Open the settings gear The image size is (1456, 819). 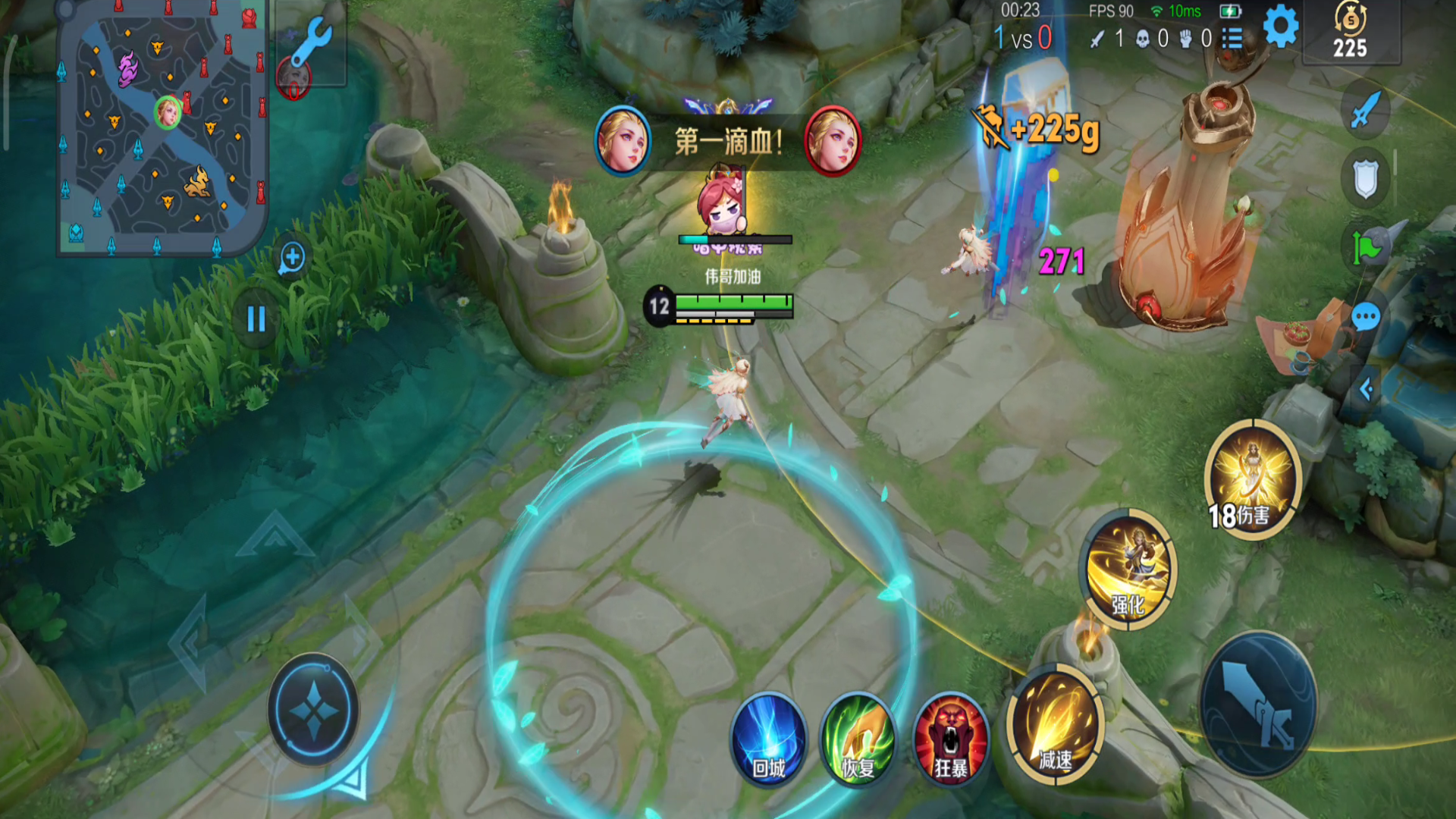pos(1281,28)
